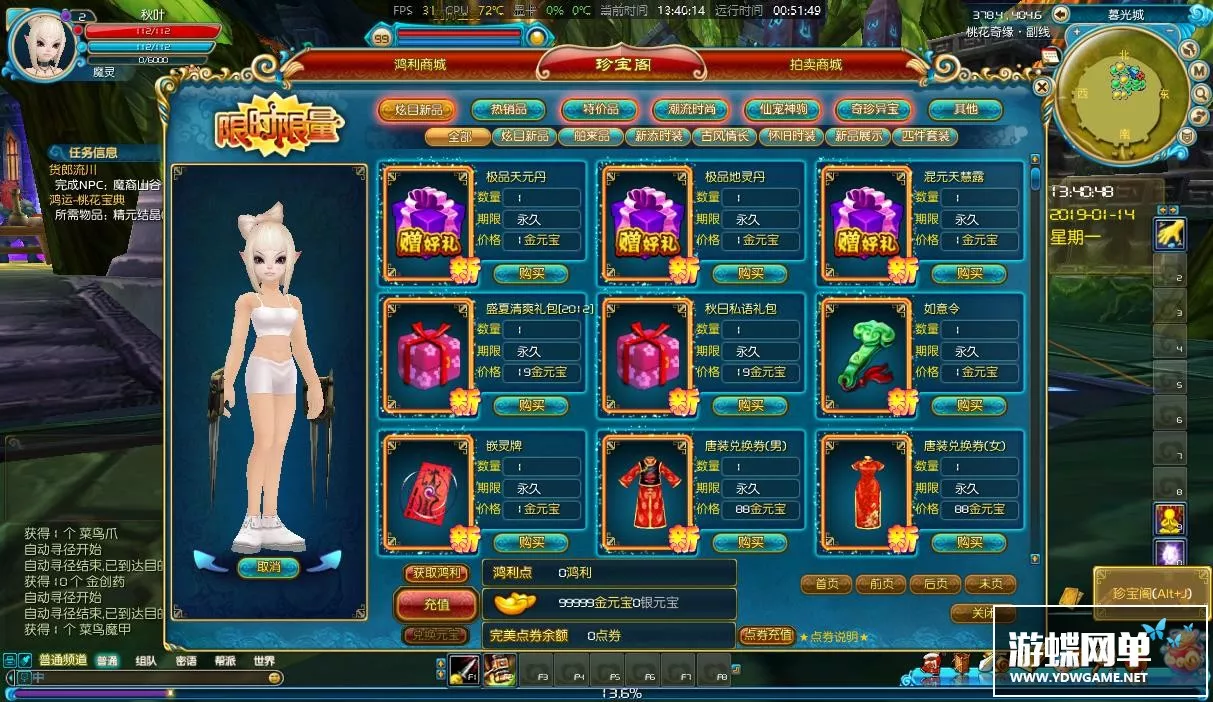Image resolution: width=1213 pixels, height=702 pixels.
Task: Filter by the 舶来品 subcategory
Action: click(590, 136)
